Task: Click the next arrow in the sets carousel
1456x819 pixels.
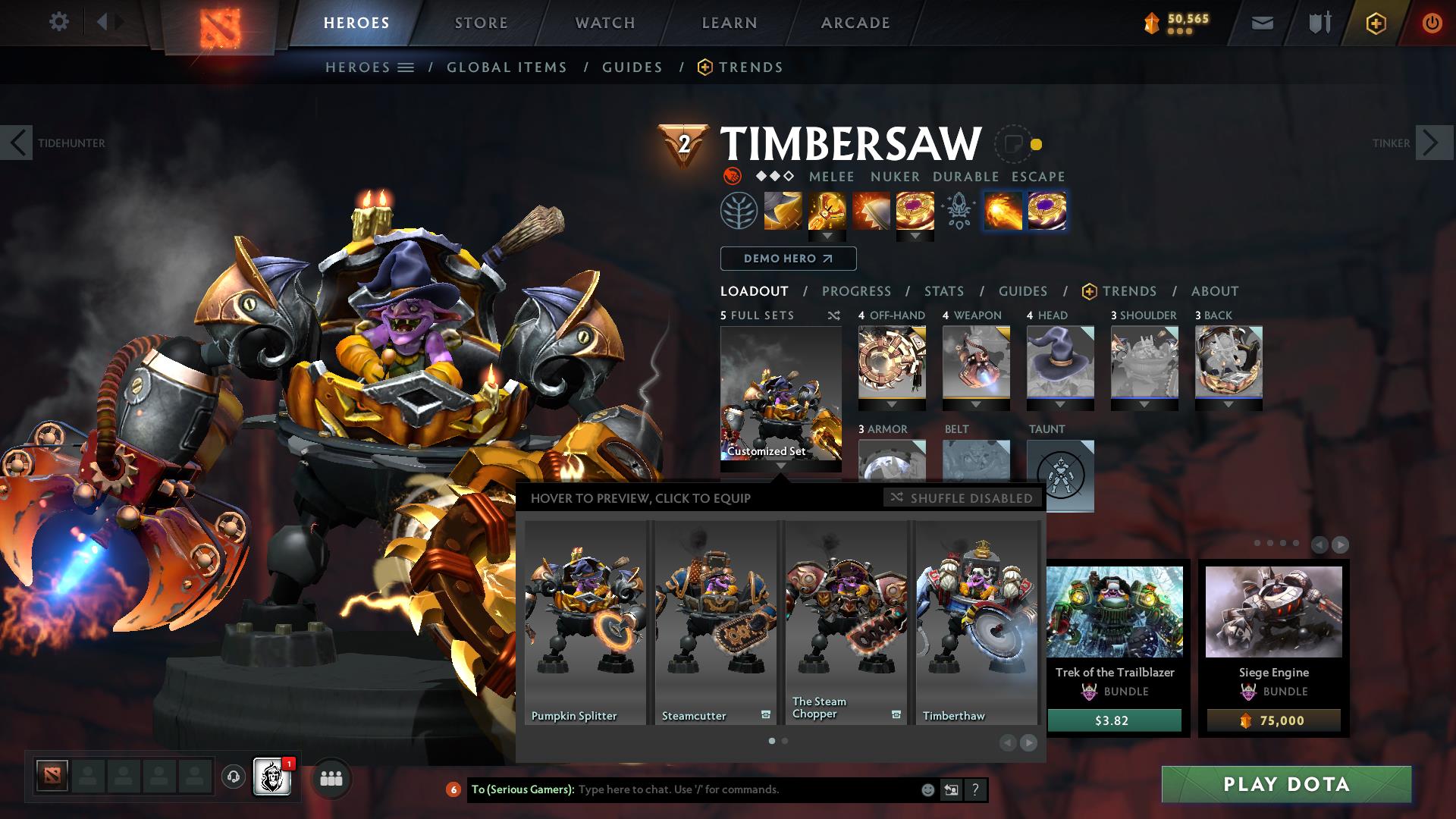Action: tap(1028, 742)
